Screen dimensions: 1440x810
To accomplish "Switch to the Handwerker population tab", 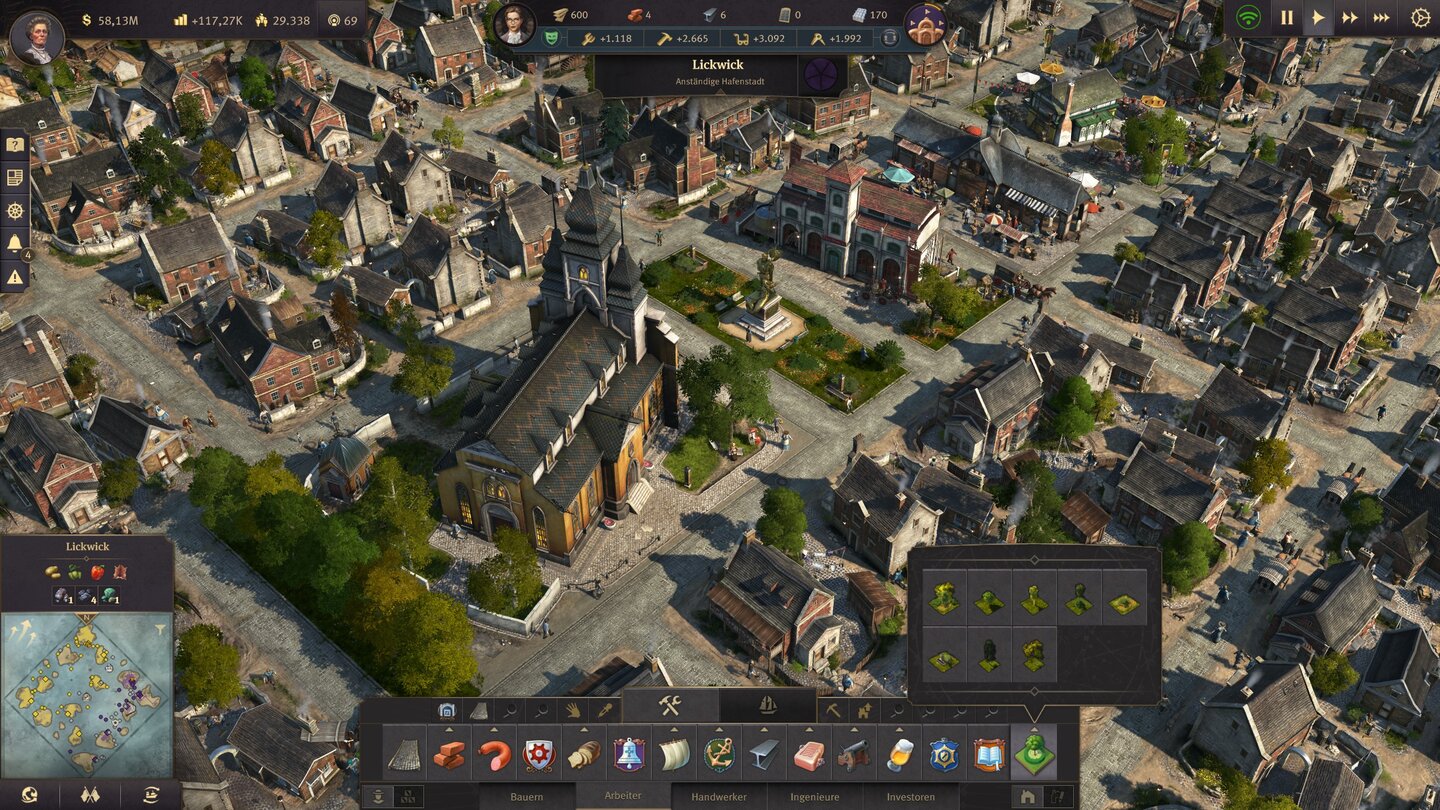I will (x=719, y=797).
